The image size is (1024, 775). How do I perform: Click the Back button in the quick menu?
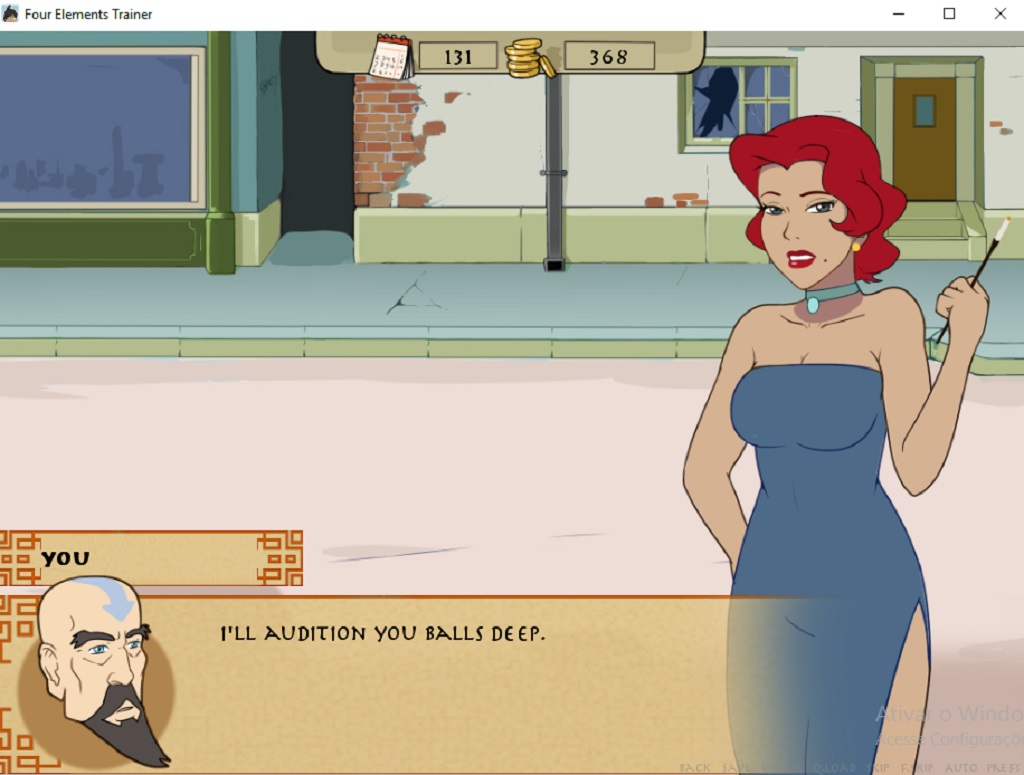tap(695, 768)
